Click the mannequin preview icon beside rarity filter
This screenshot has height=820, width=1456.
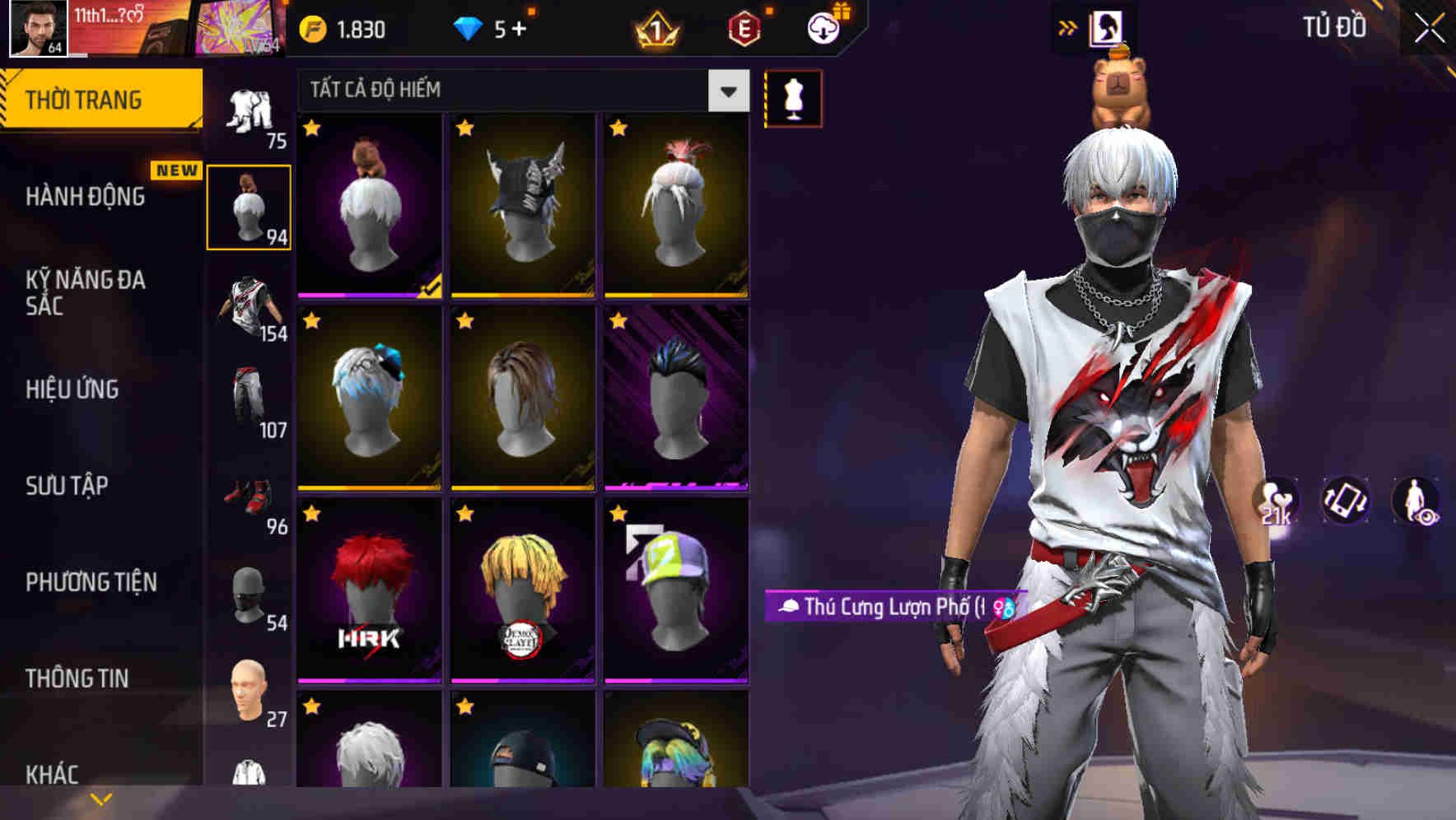[x=792, y=97]
